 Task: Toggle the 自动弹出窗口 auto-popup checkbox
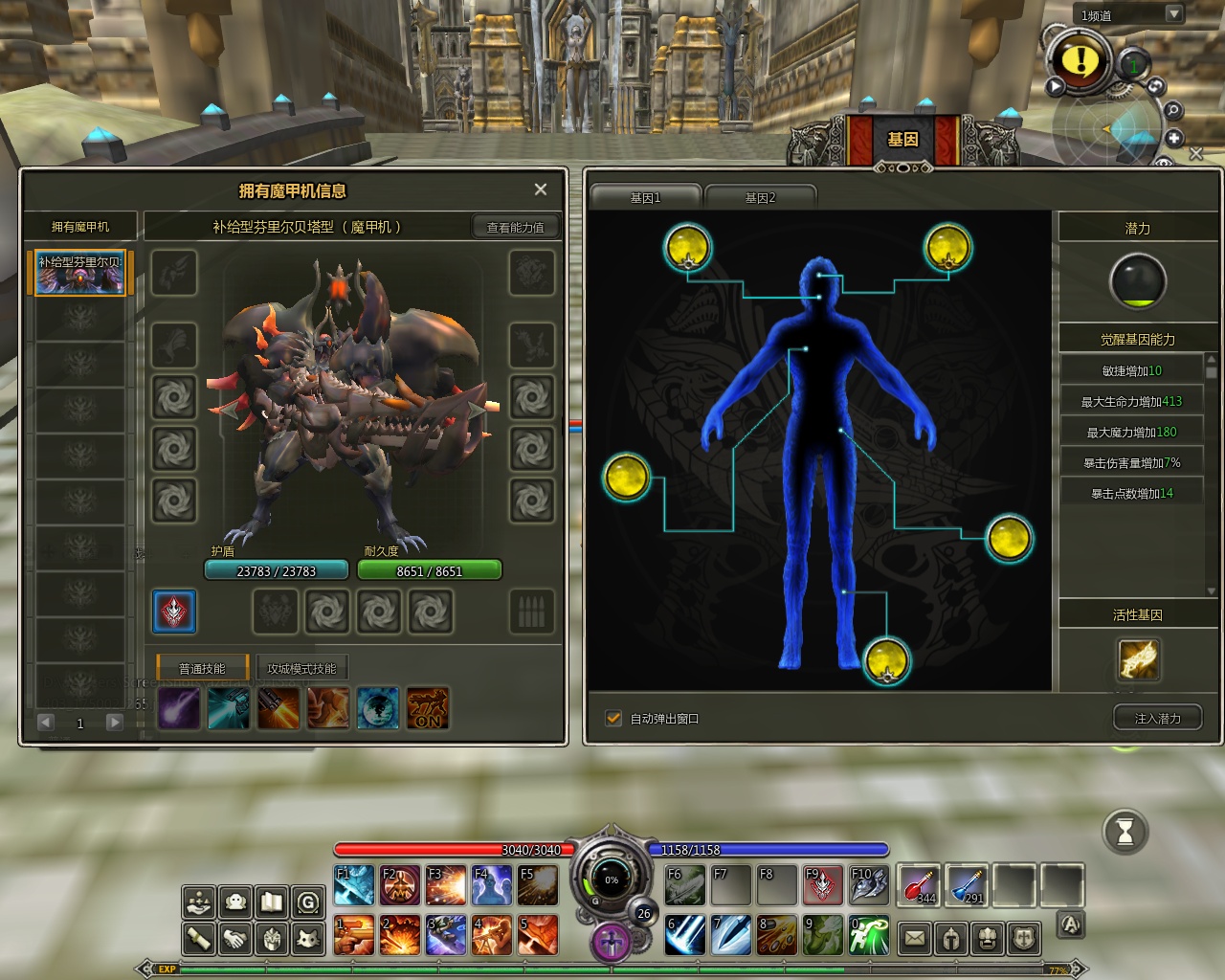coord(613,718)
